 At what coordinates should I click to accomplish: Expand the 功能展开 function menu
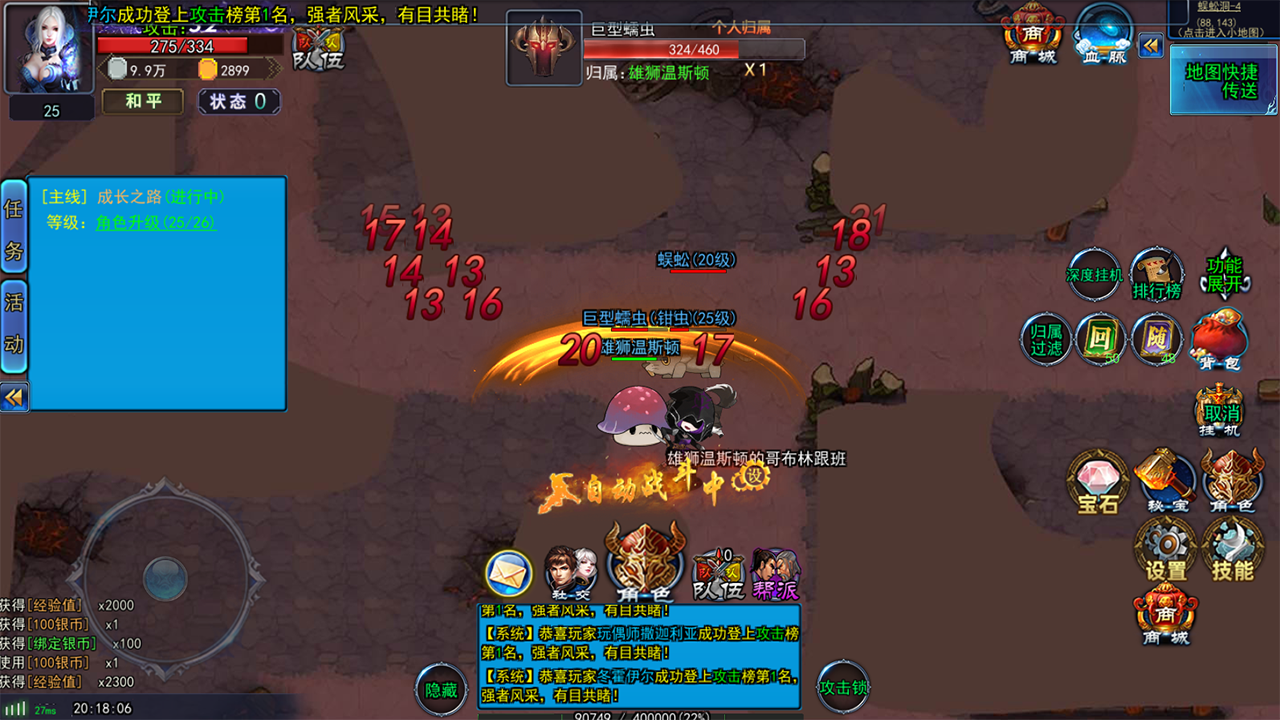click(x=1224, y=274)
